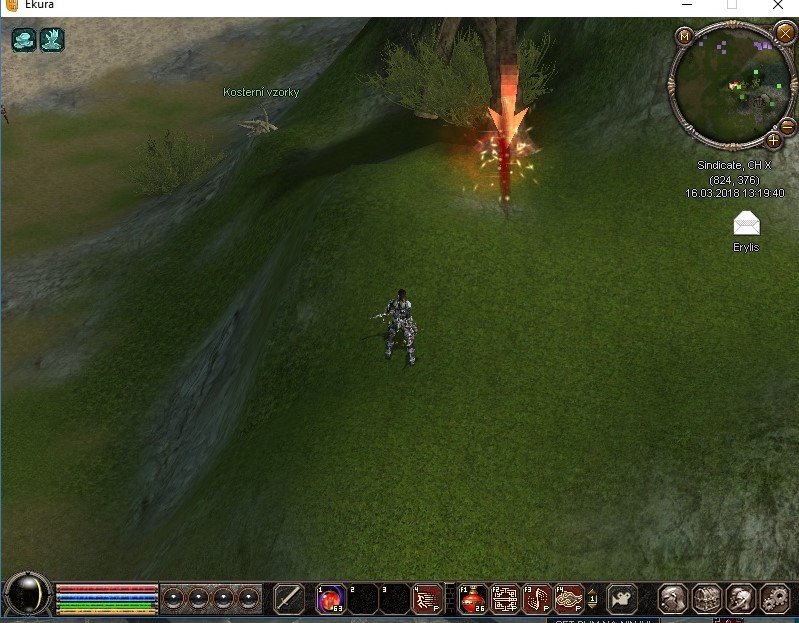Open the atlas with the minimap M button
The image size is (799, 623).
(x=685, y=36)
